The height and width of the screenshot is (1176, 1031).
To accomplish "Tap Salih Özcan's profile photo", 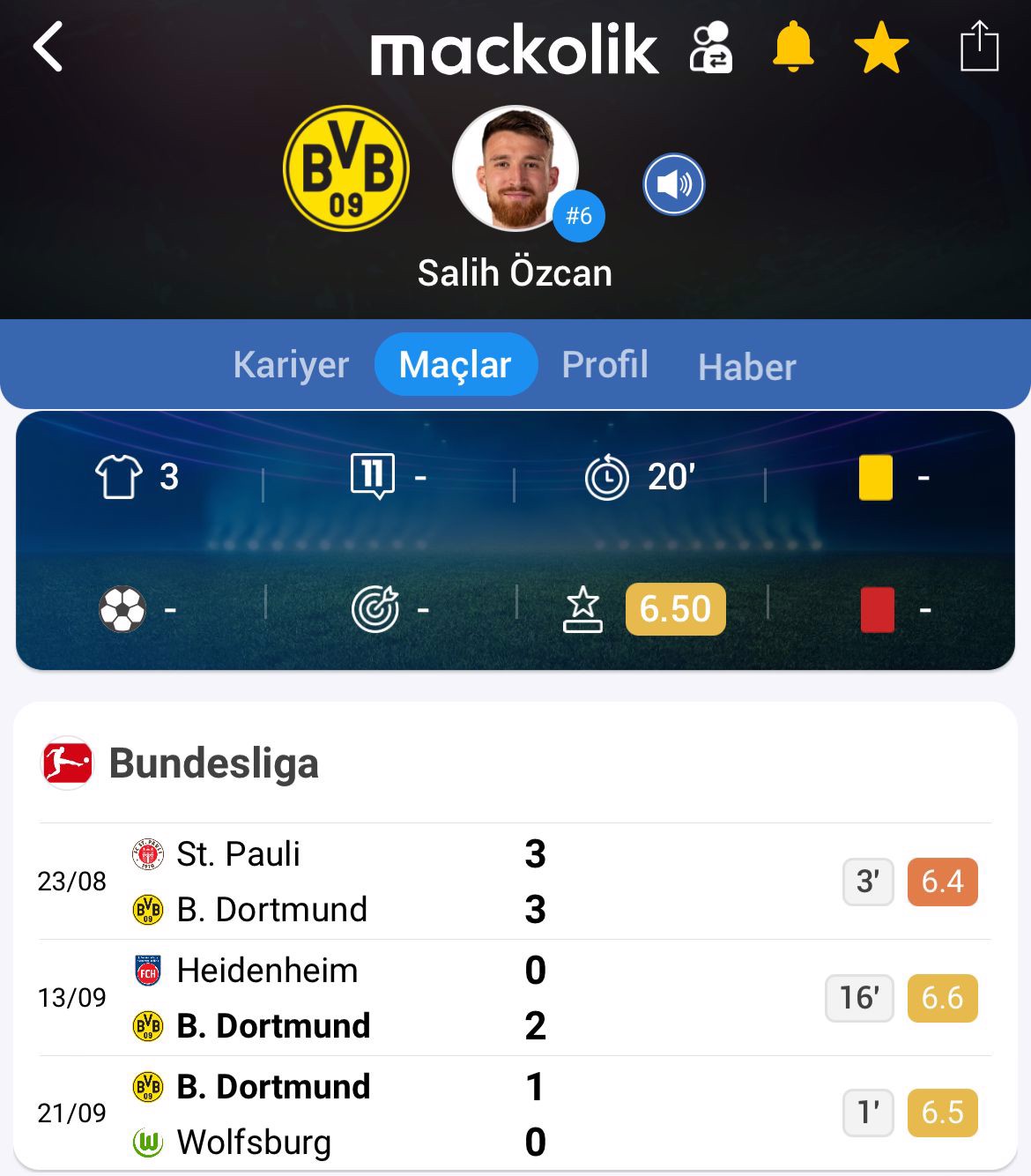I will 515,168.
